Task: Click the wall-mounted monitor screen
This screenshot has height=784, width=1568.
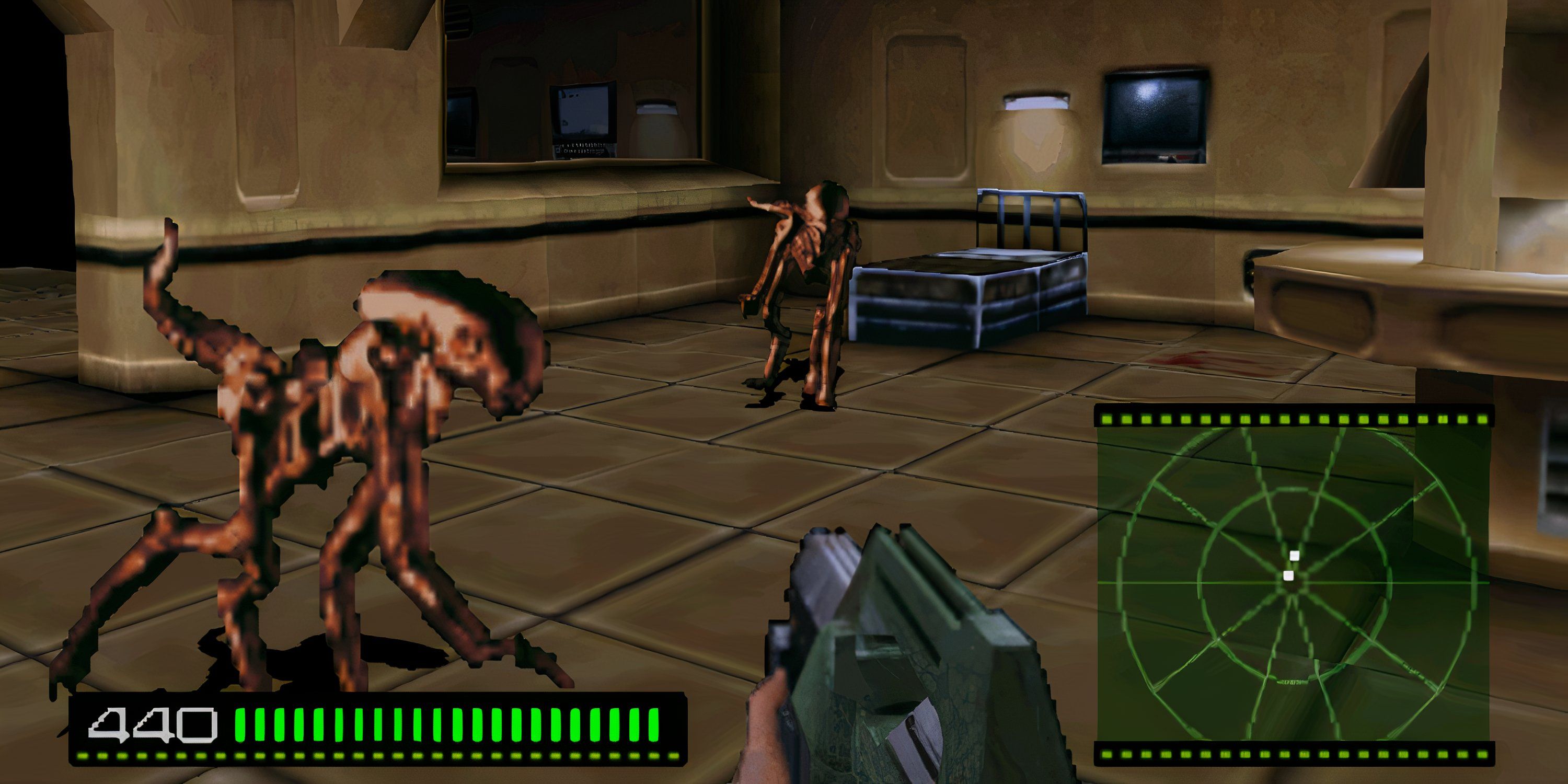Action: 1155,112
